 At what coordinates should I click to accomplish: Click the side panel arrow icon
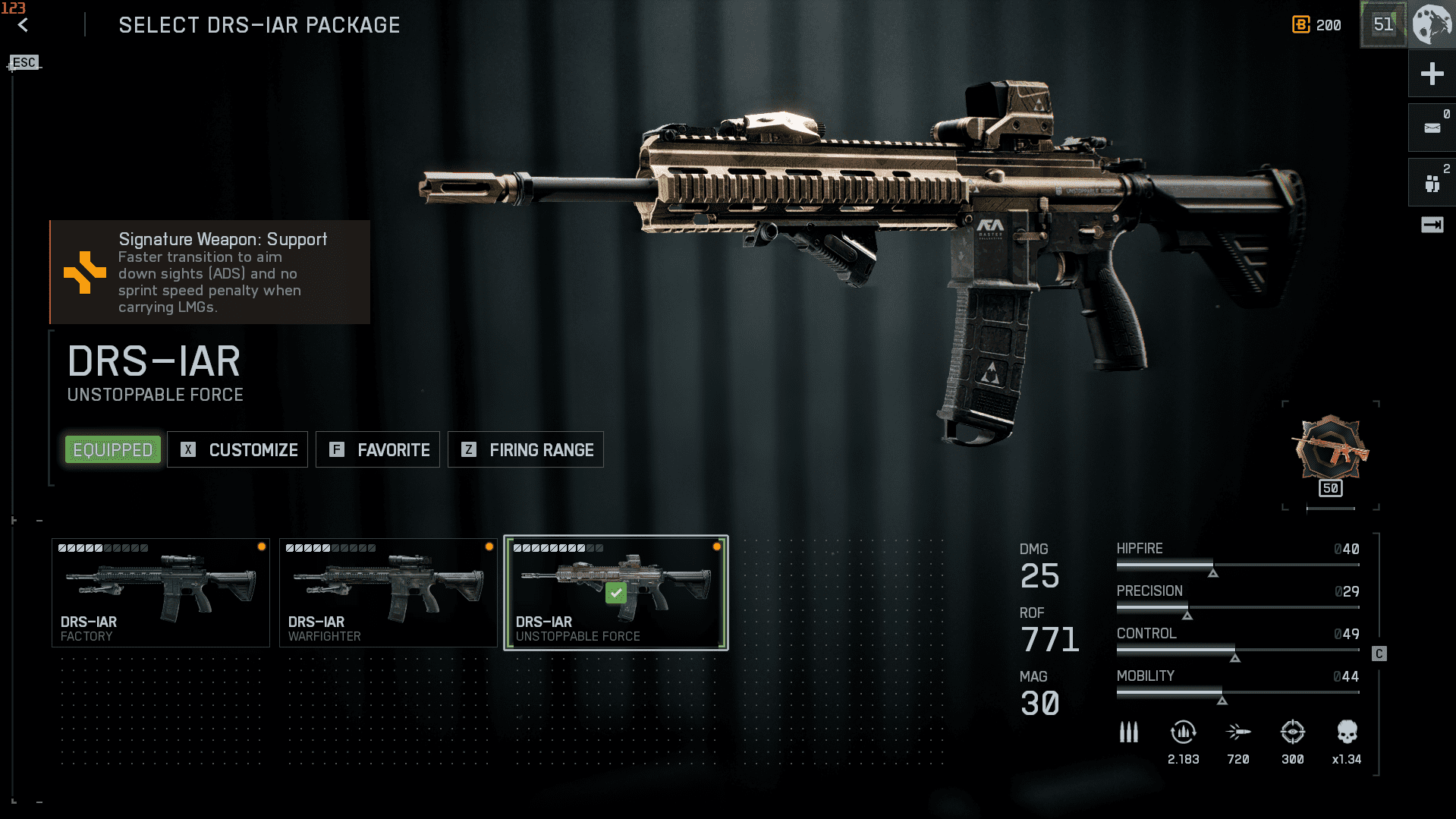point(1432,225)
